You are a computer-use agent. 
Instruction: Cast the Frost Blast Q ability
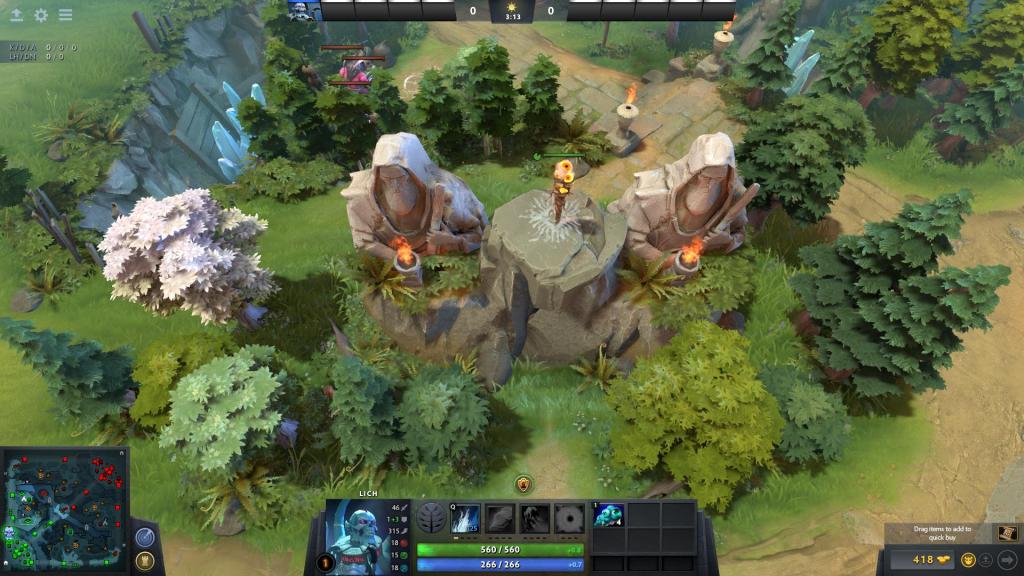pyautogui.click(x=466, y=518)
